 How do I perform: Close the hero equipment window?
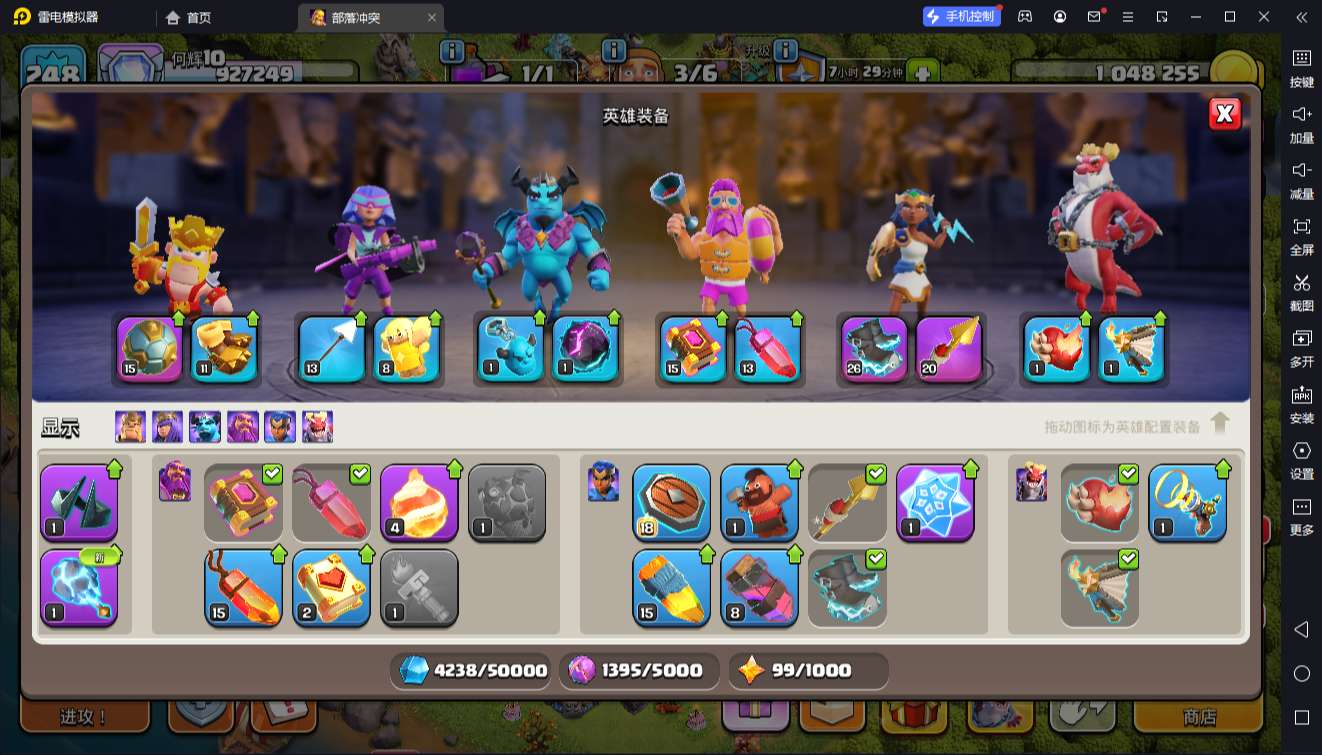[x=1224, y=114]
